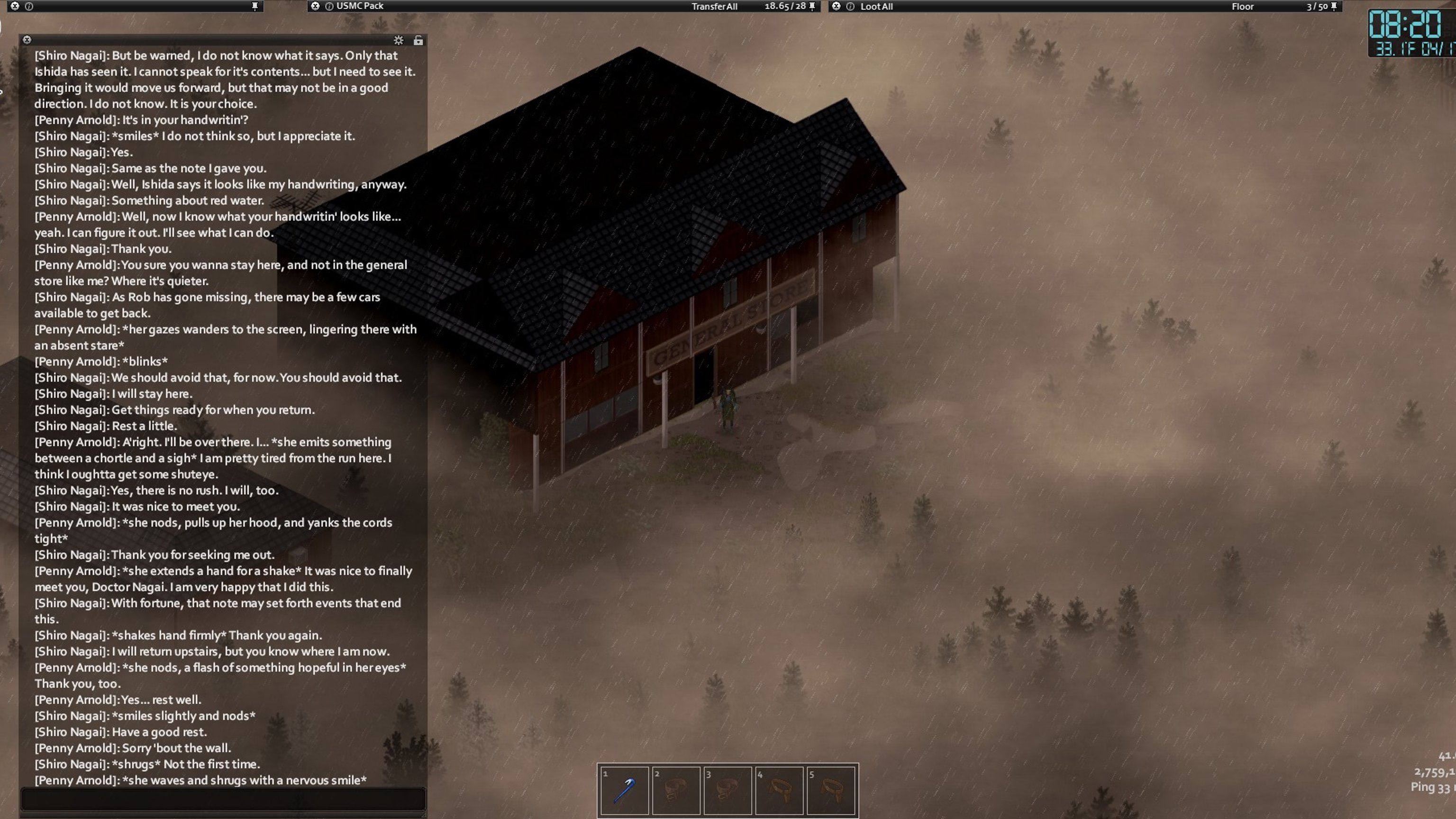Select hotbar slot 4
This screenshot has width=1456, height=819.
779,790
